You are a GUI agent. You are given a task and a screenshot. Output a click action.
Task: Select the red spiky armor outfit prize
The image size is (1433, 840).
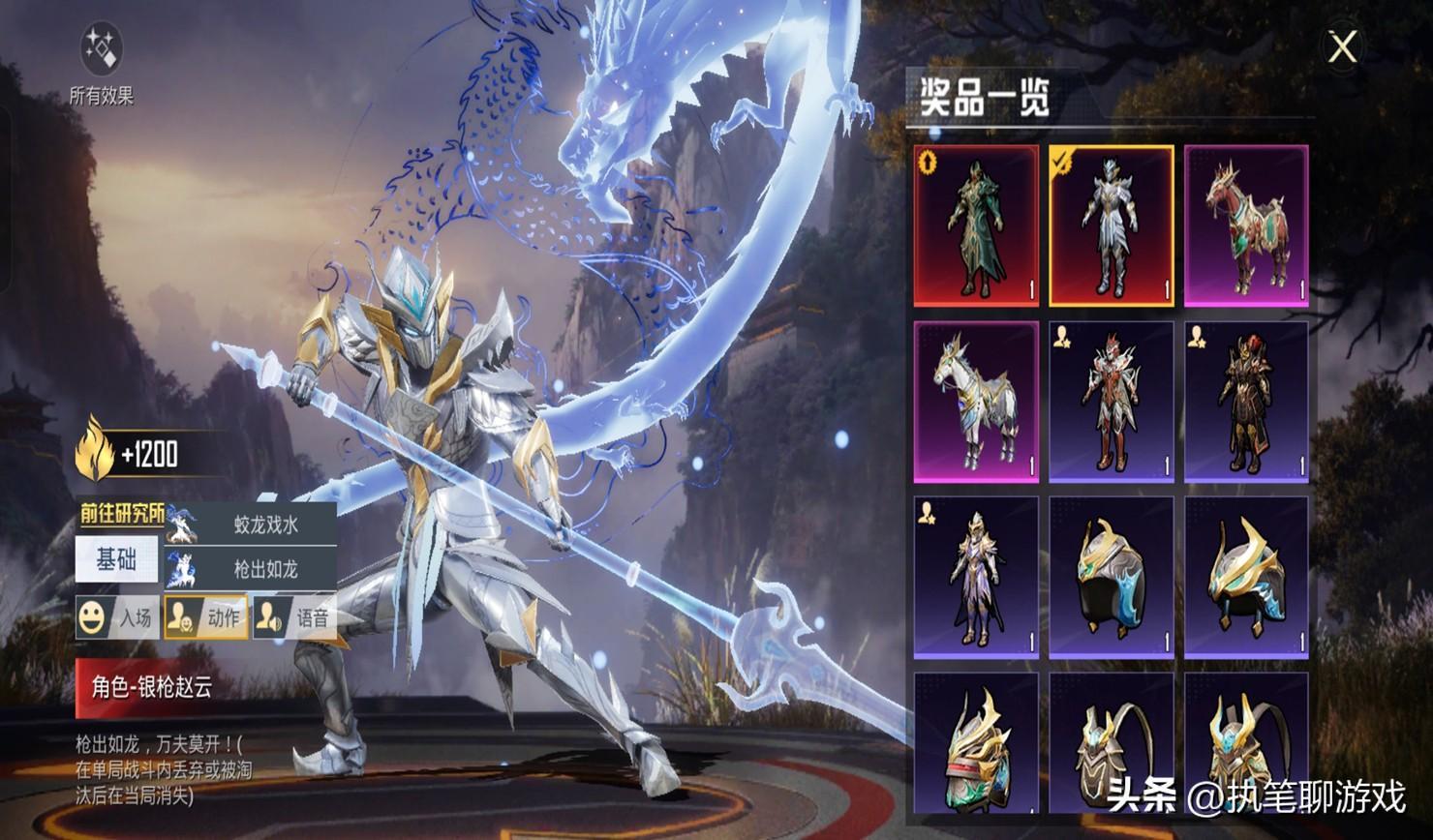pos(1112,402)
